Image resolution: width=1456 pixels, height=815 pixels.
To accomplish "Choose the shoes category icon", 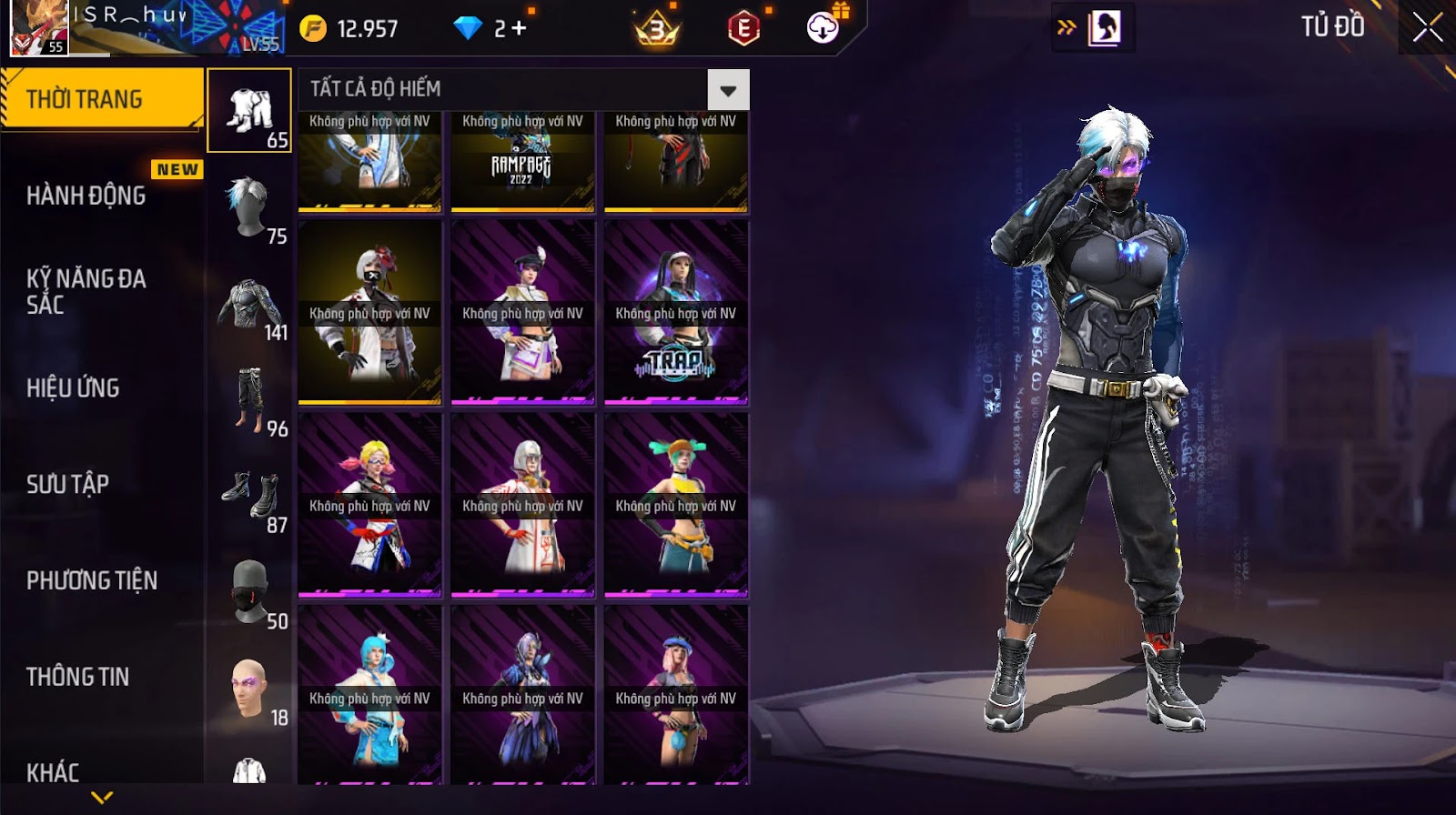I will (249, 497).
